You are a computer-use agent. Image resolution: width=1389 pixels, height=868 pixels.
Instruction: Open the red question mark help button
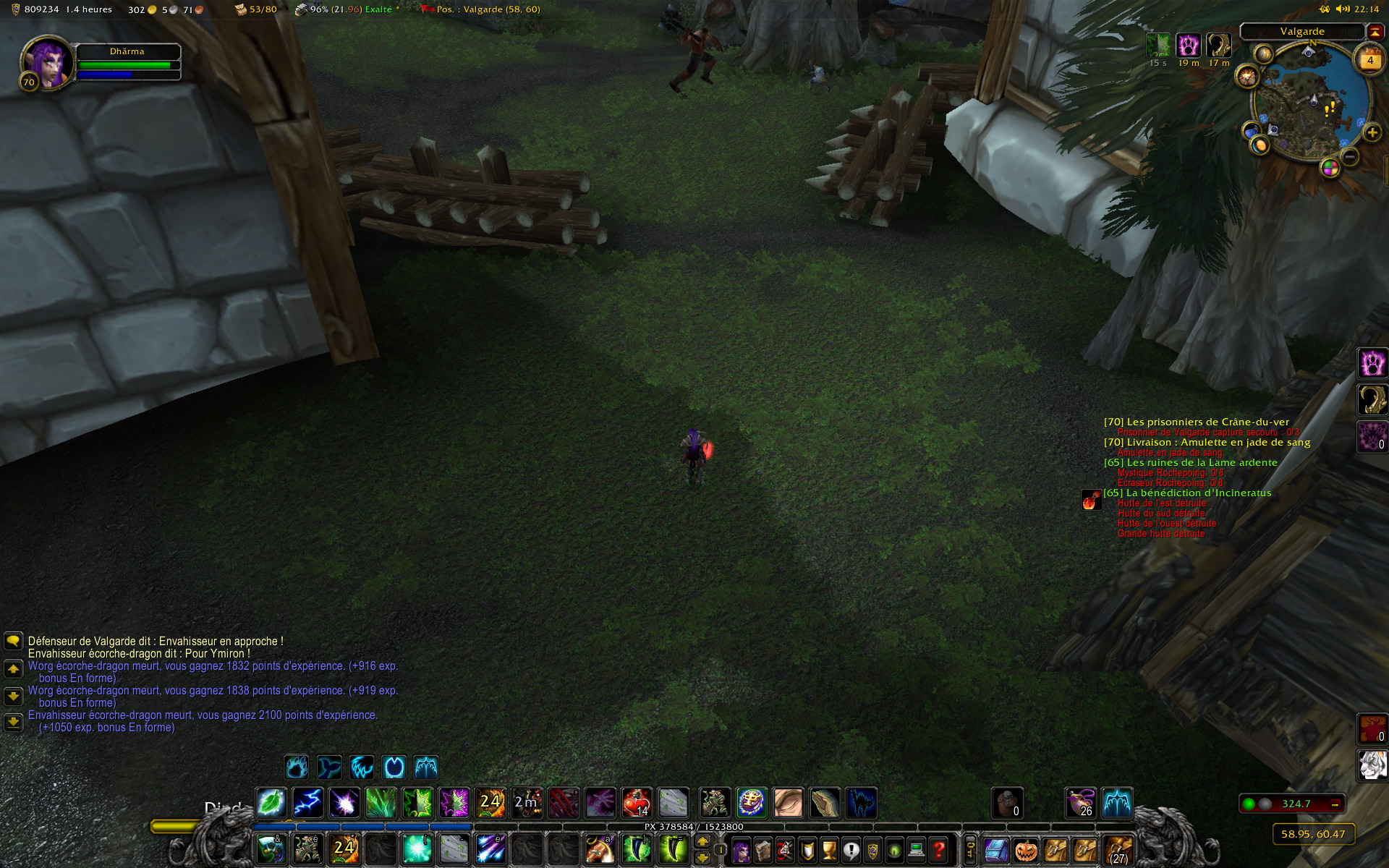(938, 850)
